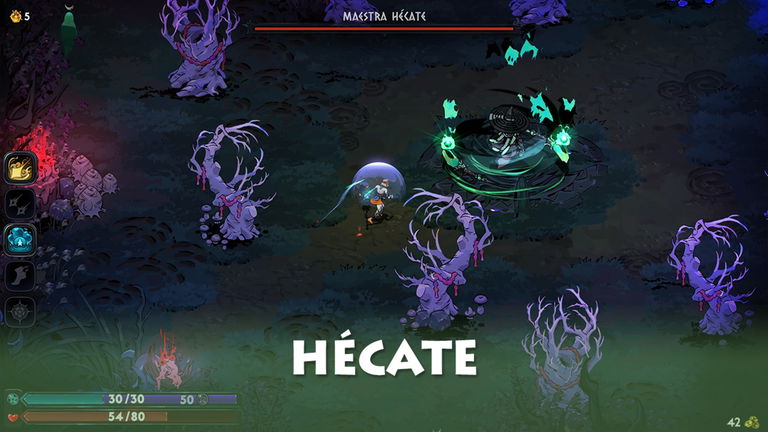This screenshot has height=432, width=768.
Task: Click the golden ember counter icon
Action: pos(14,16)
